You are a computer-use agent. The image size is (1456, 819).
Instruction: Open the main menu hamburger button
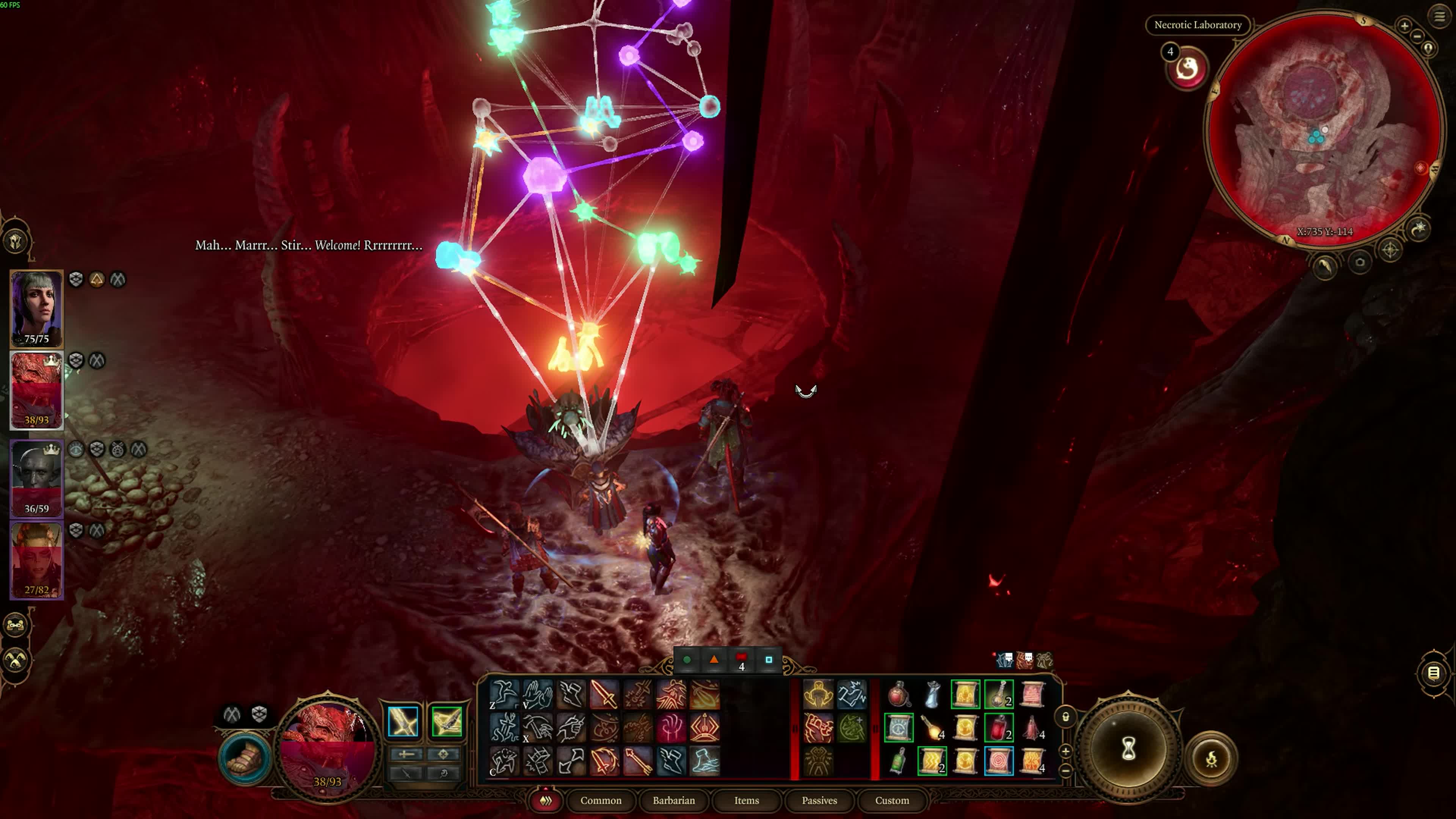click(1439, 16)
